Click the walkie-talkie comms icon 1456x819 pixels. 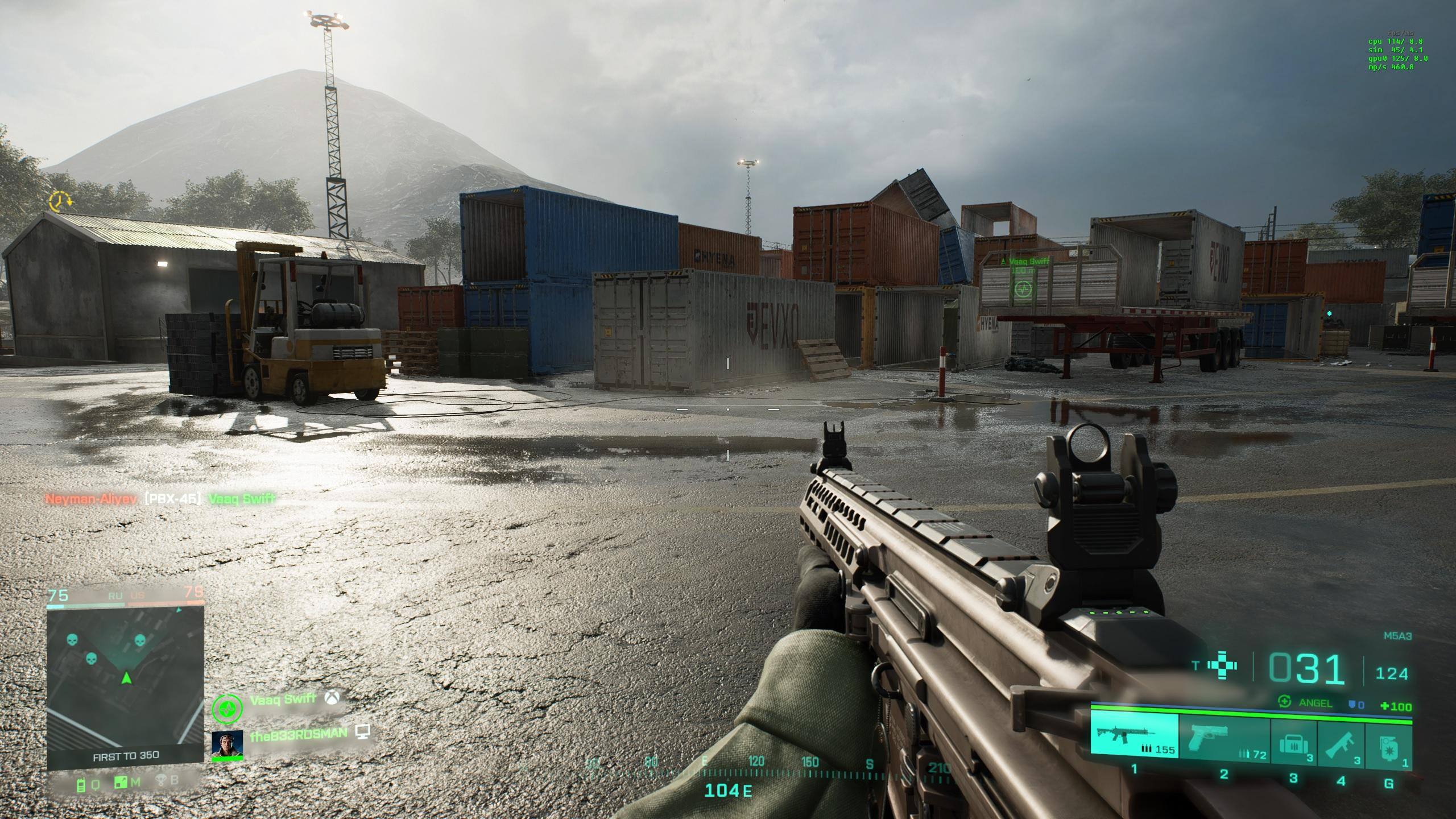tap(81, 785)
